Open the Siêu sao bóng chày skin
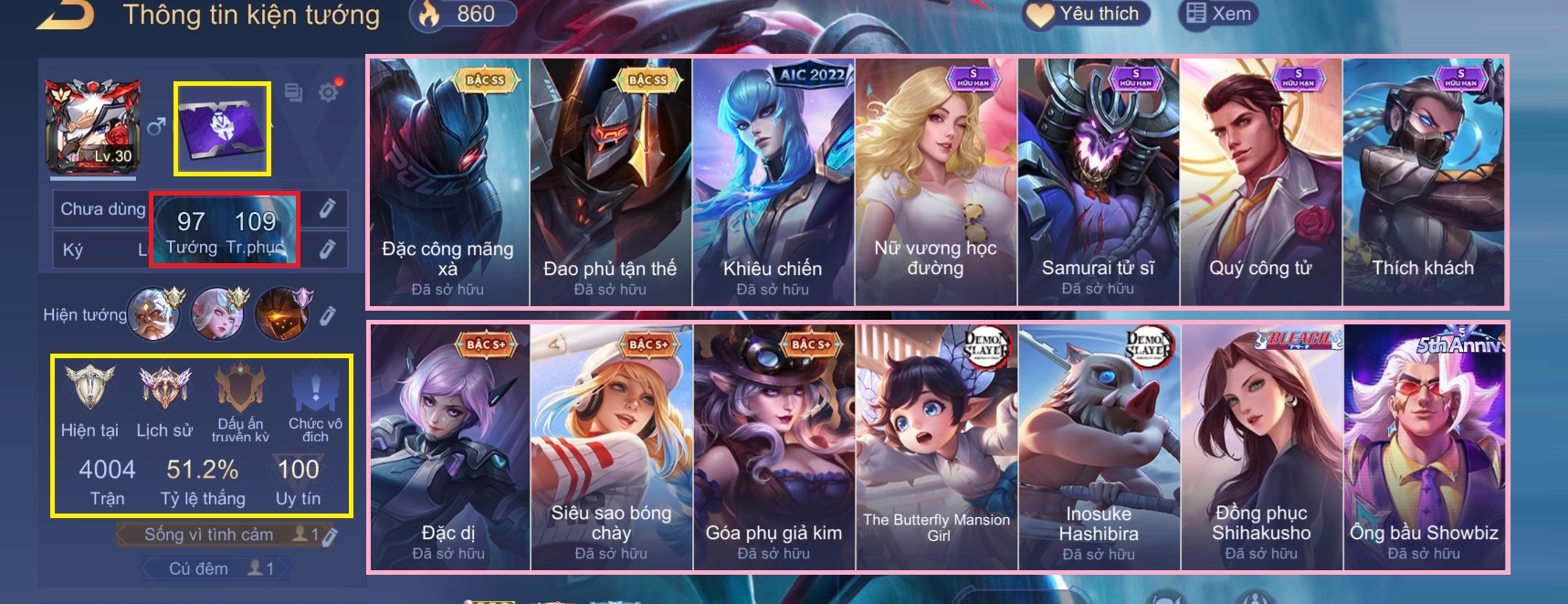Screen dimensions: 1568x604 click(x=611, y=447)
